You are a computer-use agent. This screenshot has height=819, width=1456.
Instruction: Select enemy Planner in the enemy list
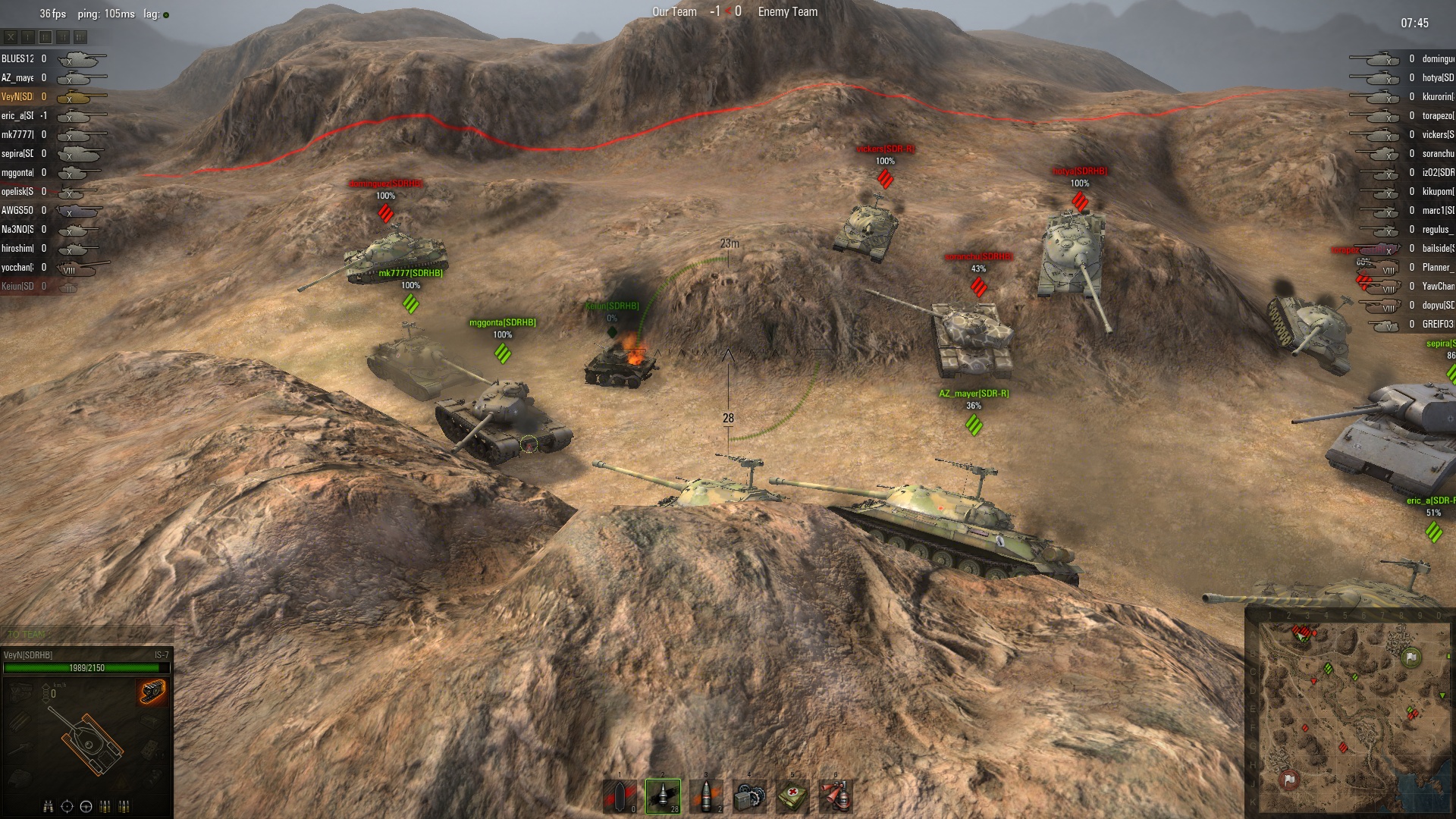point(1437,267)
